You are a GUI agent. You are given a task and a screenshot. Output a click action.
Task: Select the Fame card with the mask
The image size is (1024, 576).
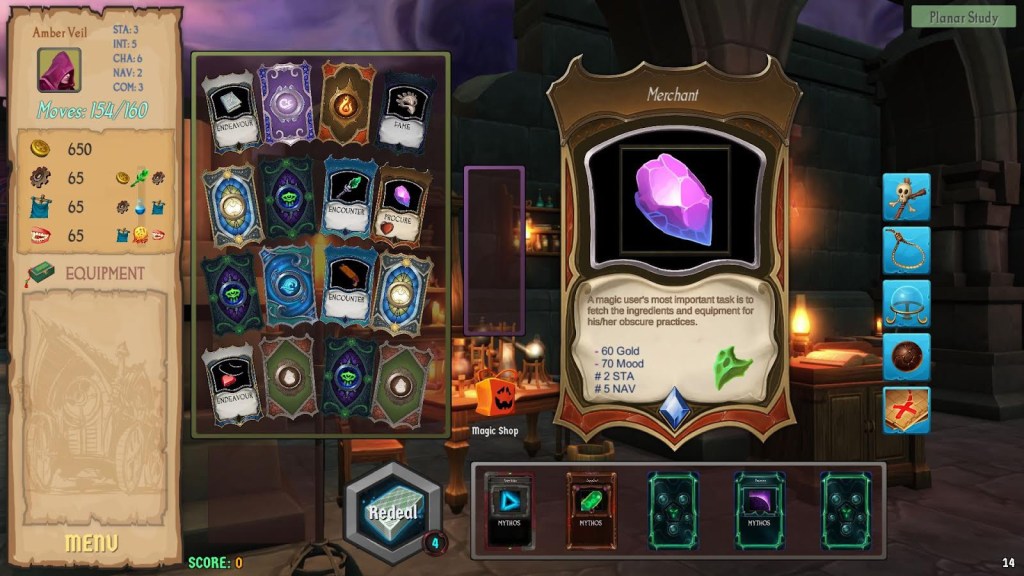tap(407, 106)
